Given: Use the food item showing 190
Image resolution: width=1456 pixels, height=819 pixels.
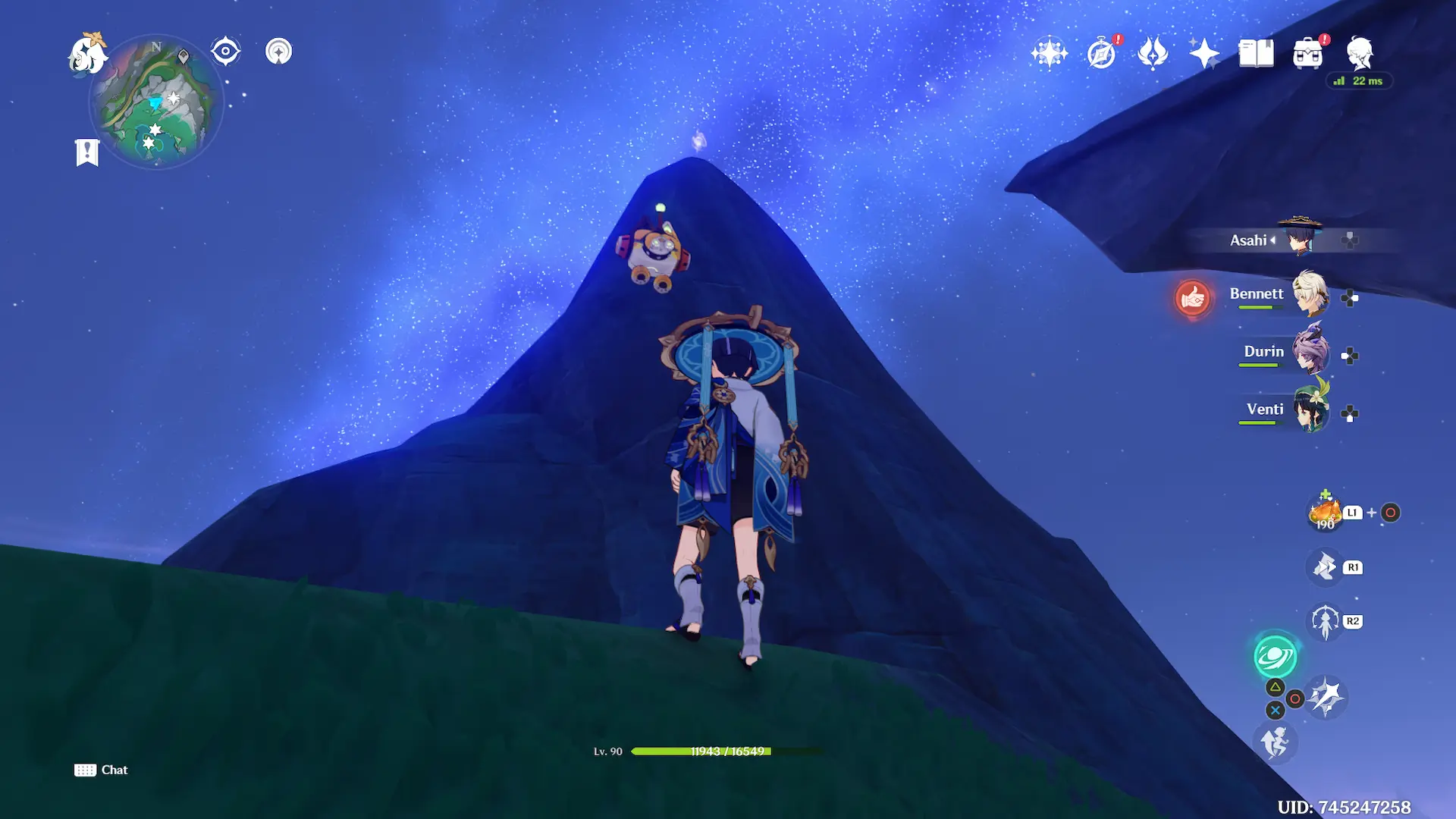Looking at the screenshot, I should point(1325,513).
